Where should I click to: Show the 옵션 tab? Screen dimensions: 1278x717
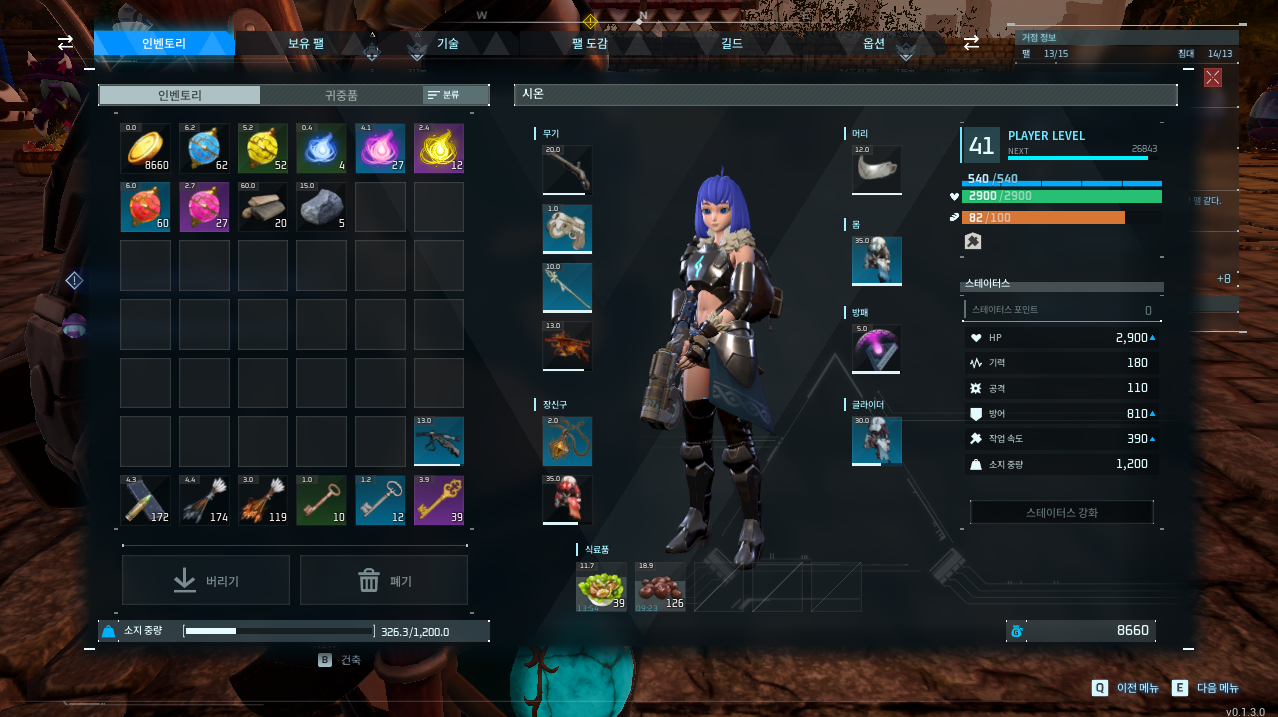(873, 43)
